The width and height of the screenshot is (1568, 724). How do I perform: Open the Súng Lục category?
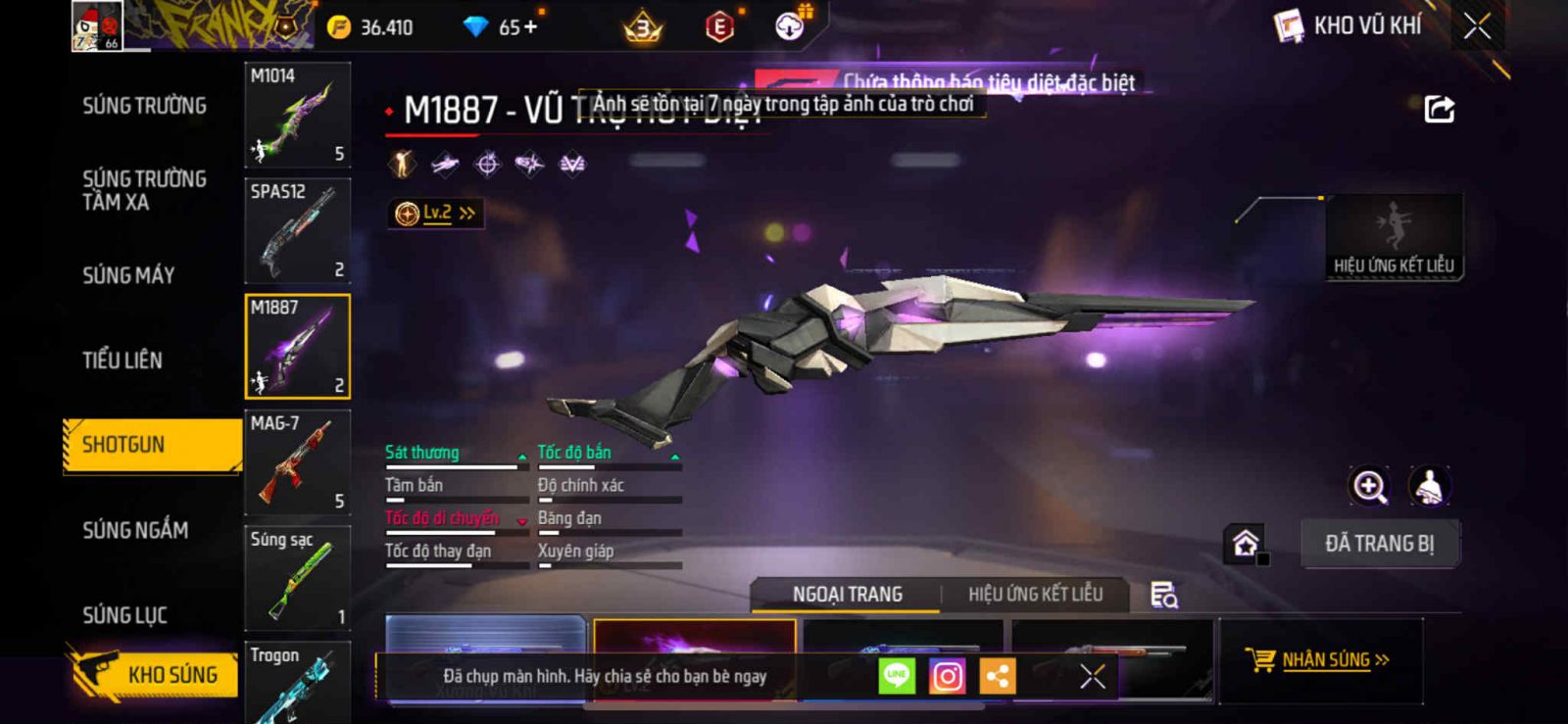pyautogui.click(x=124, y=615)
